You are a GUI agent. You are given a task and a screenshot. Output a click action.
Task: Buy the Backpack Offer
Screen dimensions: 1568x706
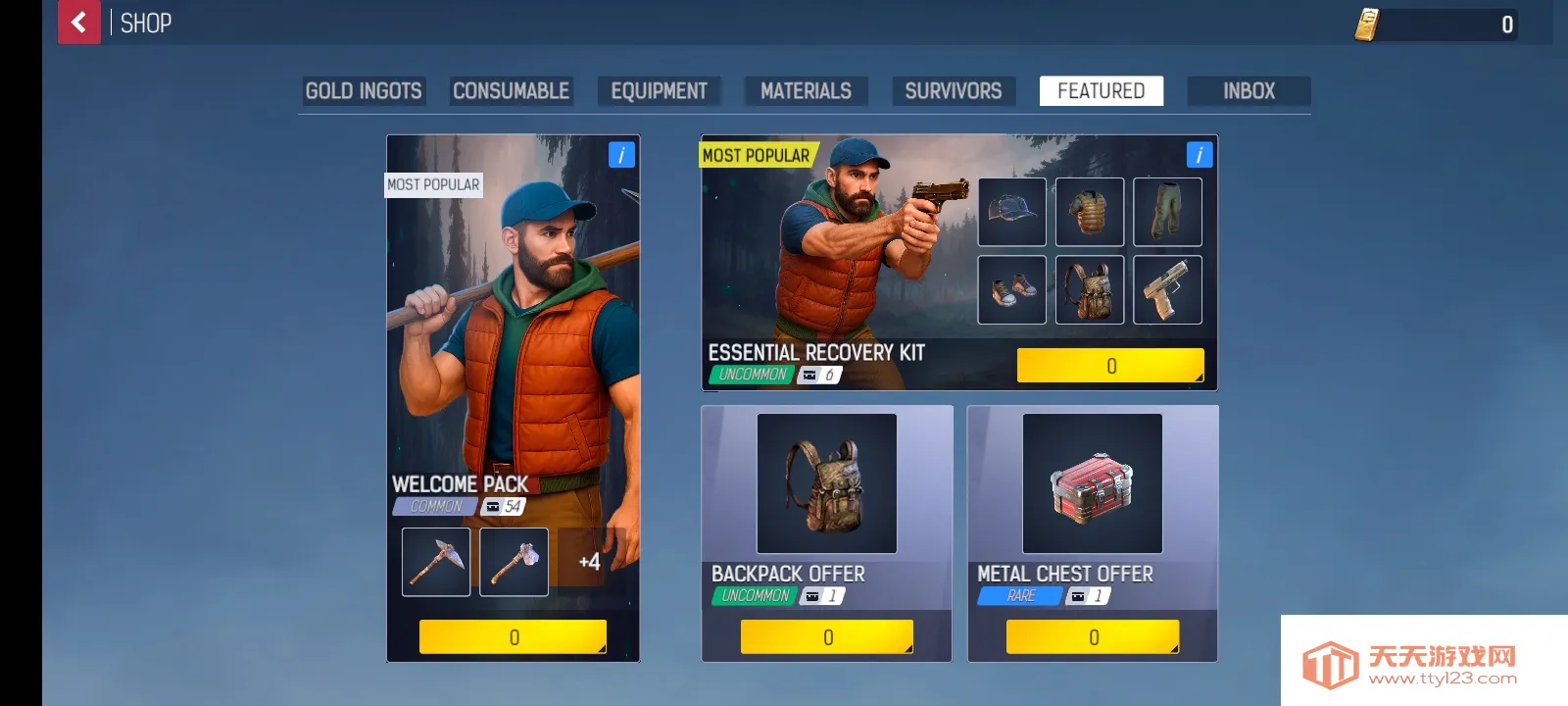coord(827,637)
